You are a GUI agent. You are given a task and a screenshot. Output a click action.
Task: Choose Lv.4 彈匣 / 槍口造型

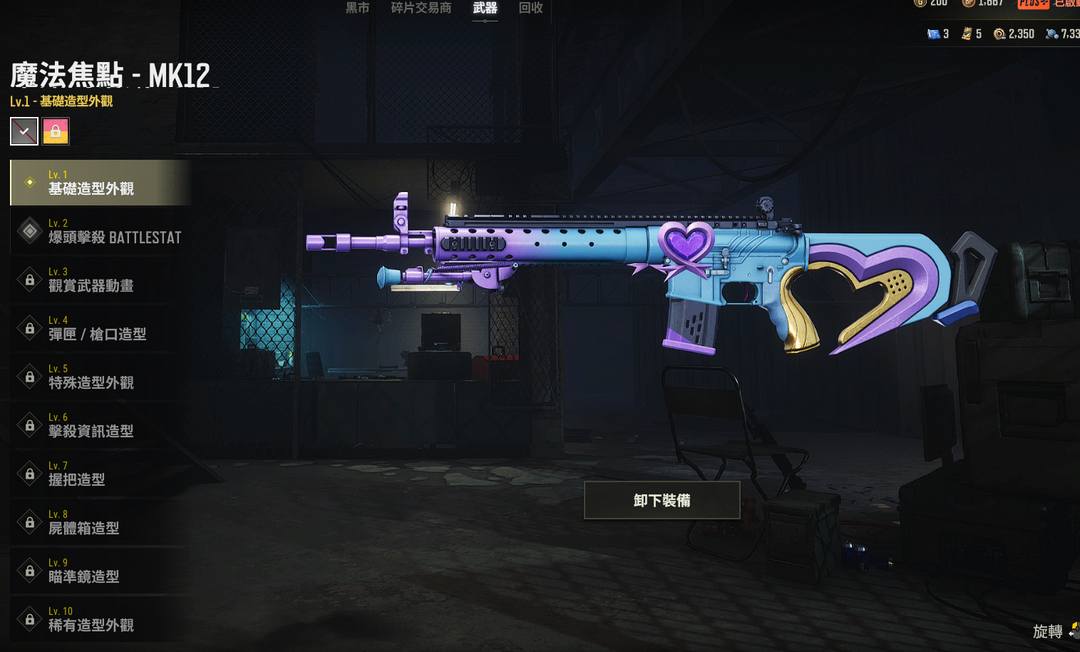(x=98, y=328)
